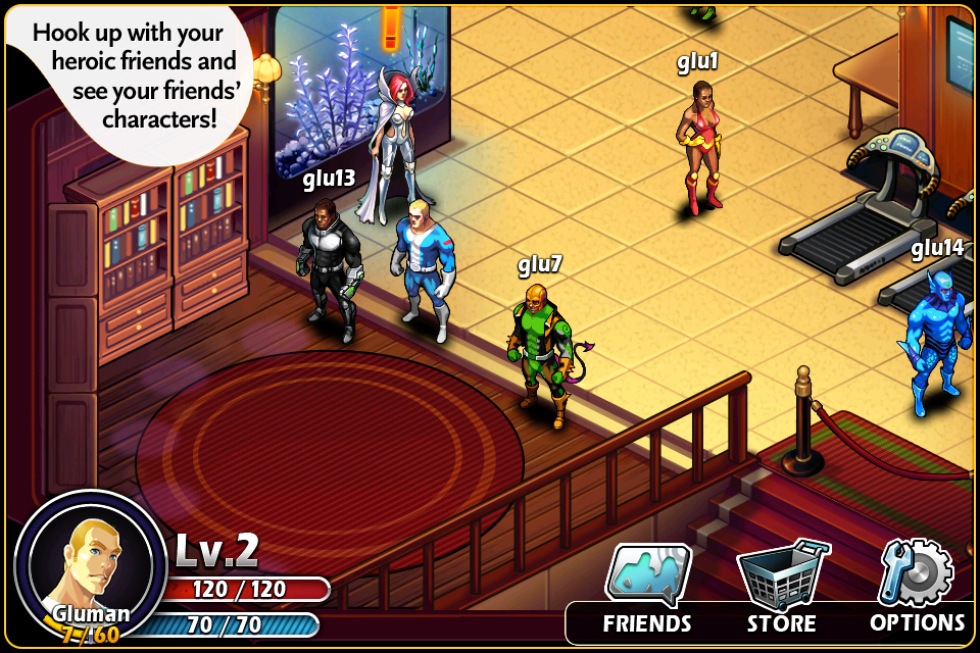Open the Friends menu
Screen dimensions: 980x653
(647, 588)
